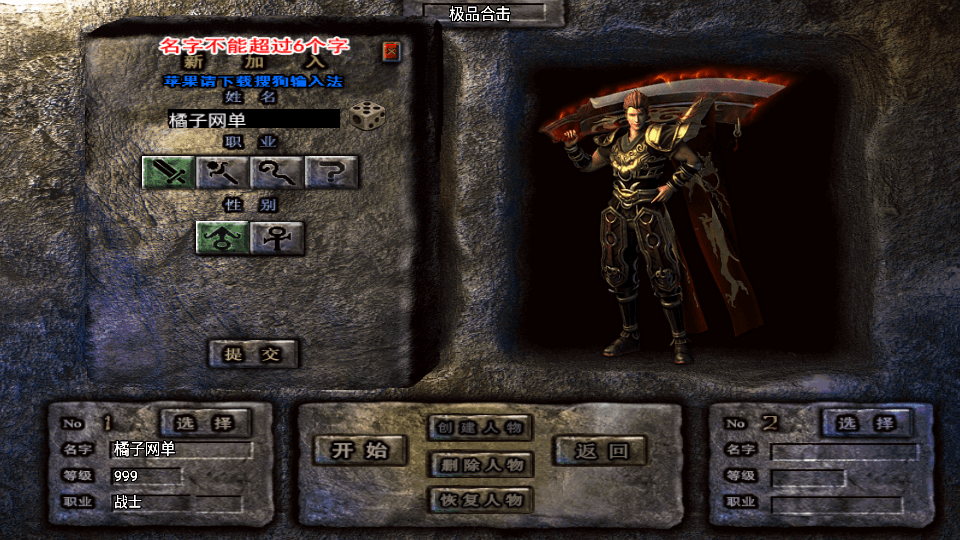Select character slot No 1 with 选择
960x540 pixels.
tap(206, 423)
